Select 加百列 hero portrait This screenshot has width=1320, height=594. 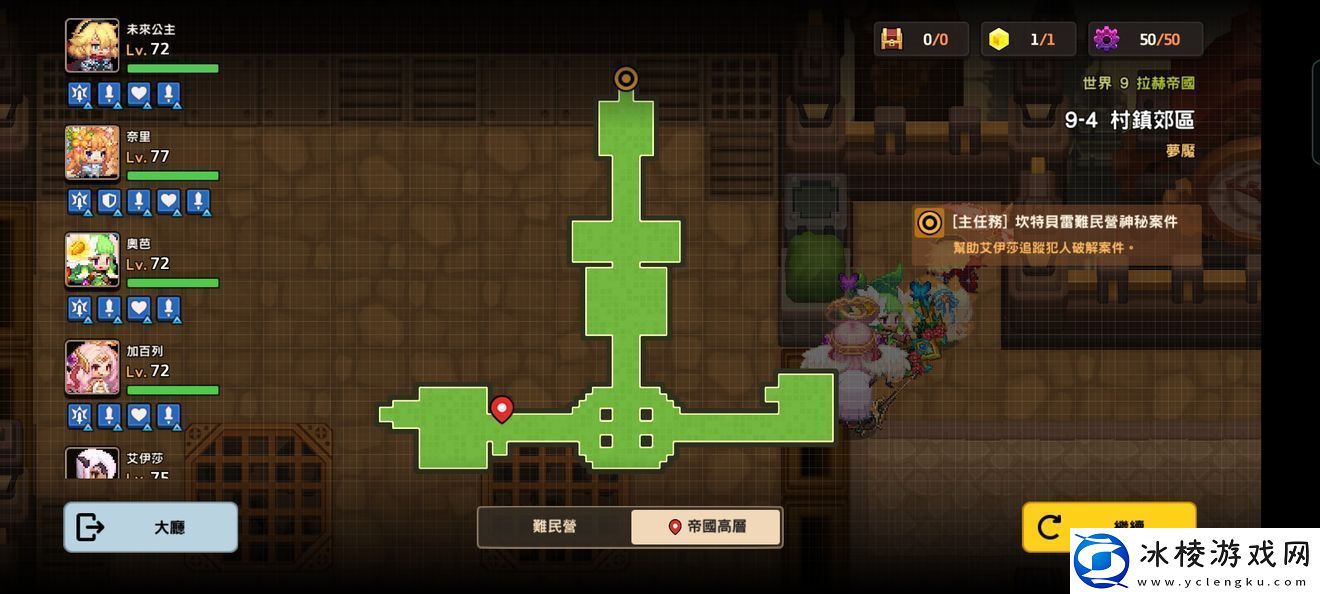(92, 367)
